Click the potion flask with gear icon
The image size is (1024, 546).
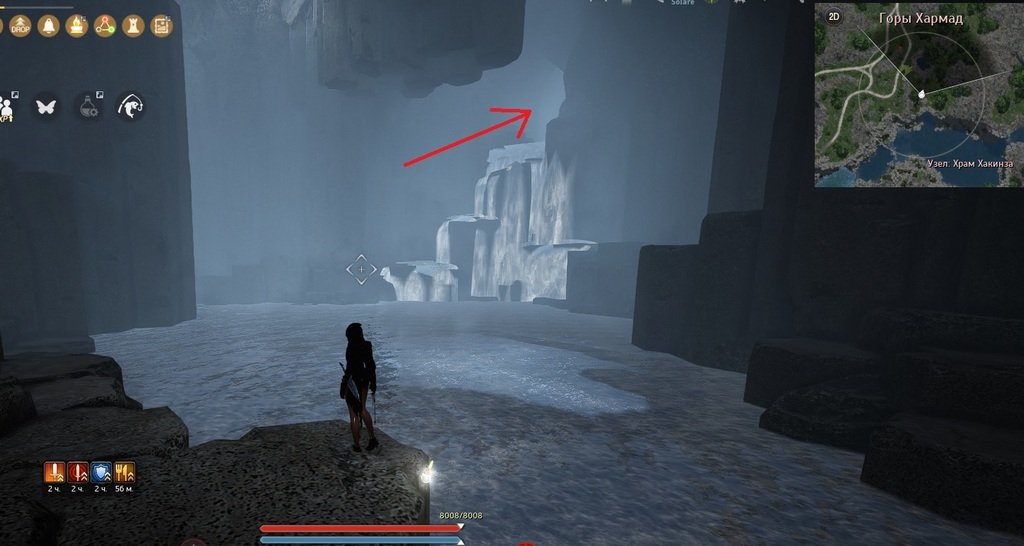89,106
